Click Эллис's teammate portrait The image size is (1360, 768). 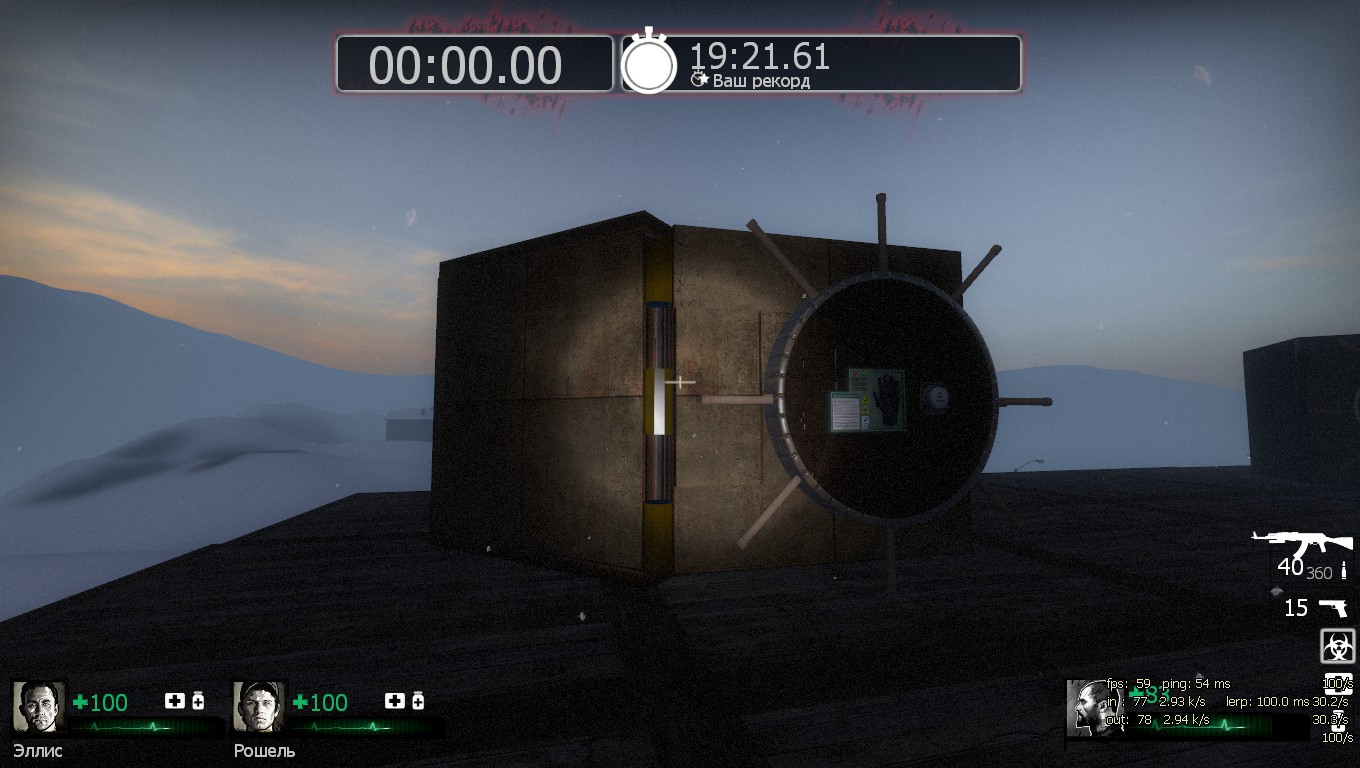(39, 707)
